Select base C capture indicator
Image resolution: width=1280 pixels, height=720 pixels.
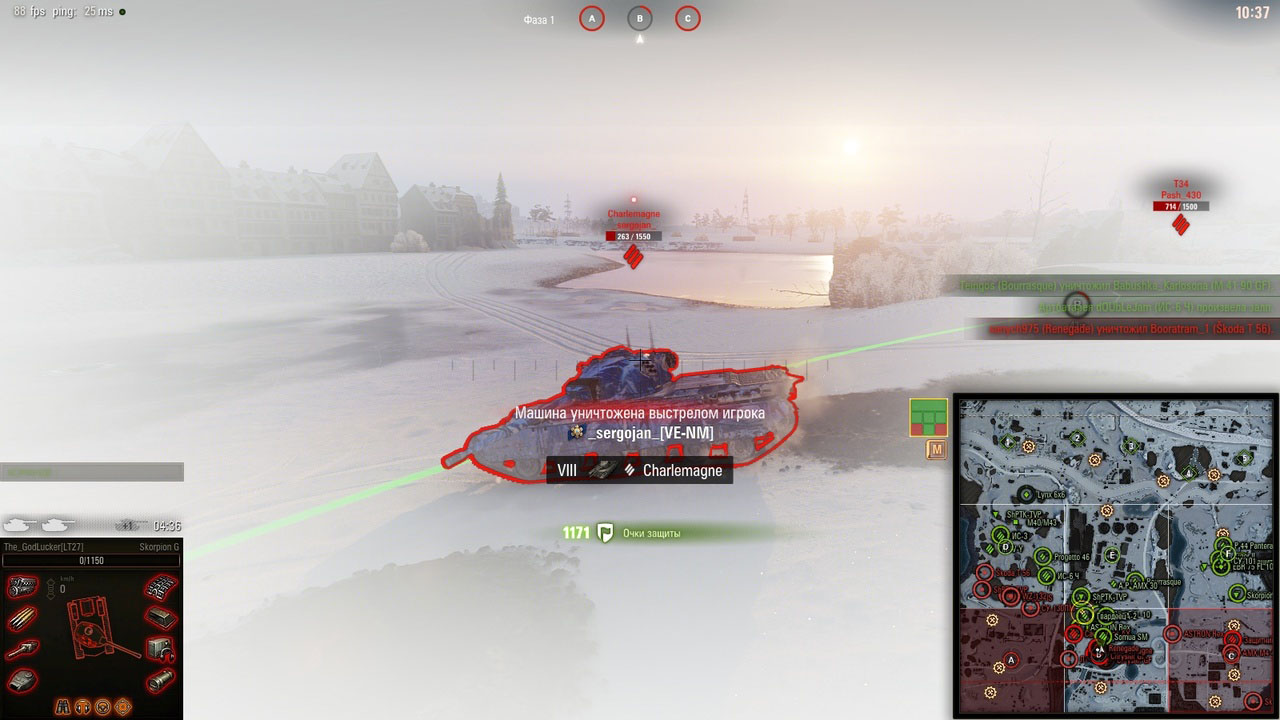pos(687,19)
